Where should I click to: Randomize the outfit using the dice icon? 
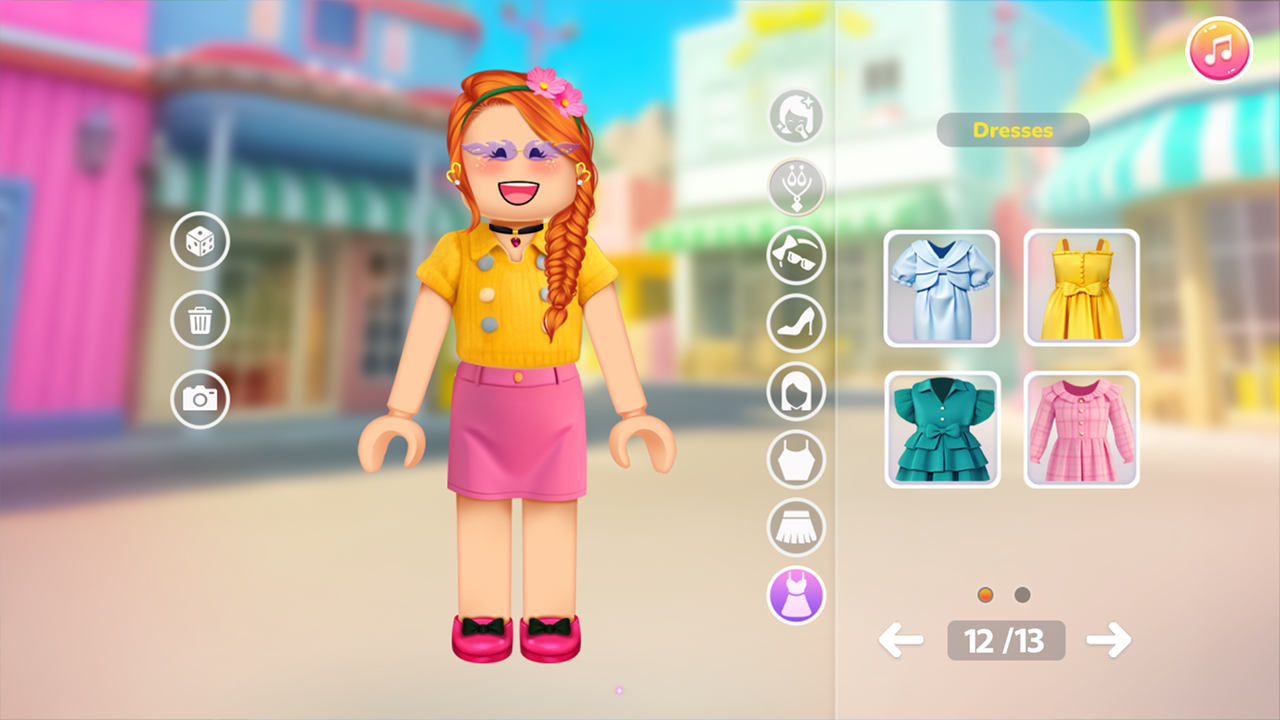[200, 242]
